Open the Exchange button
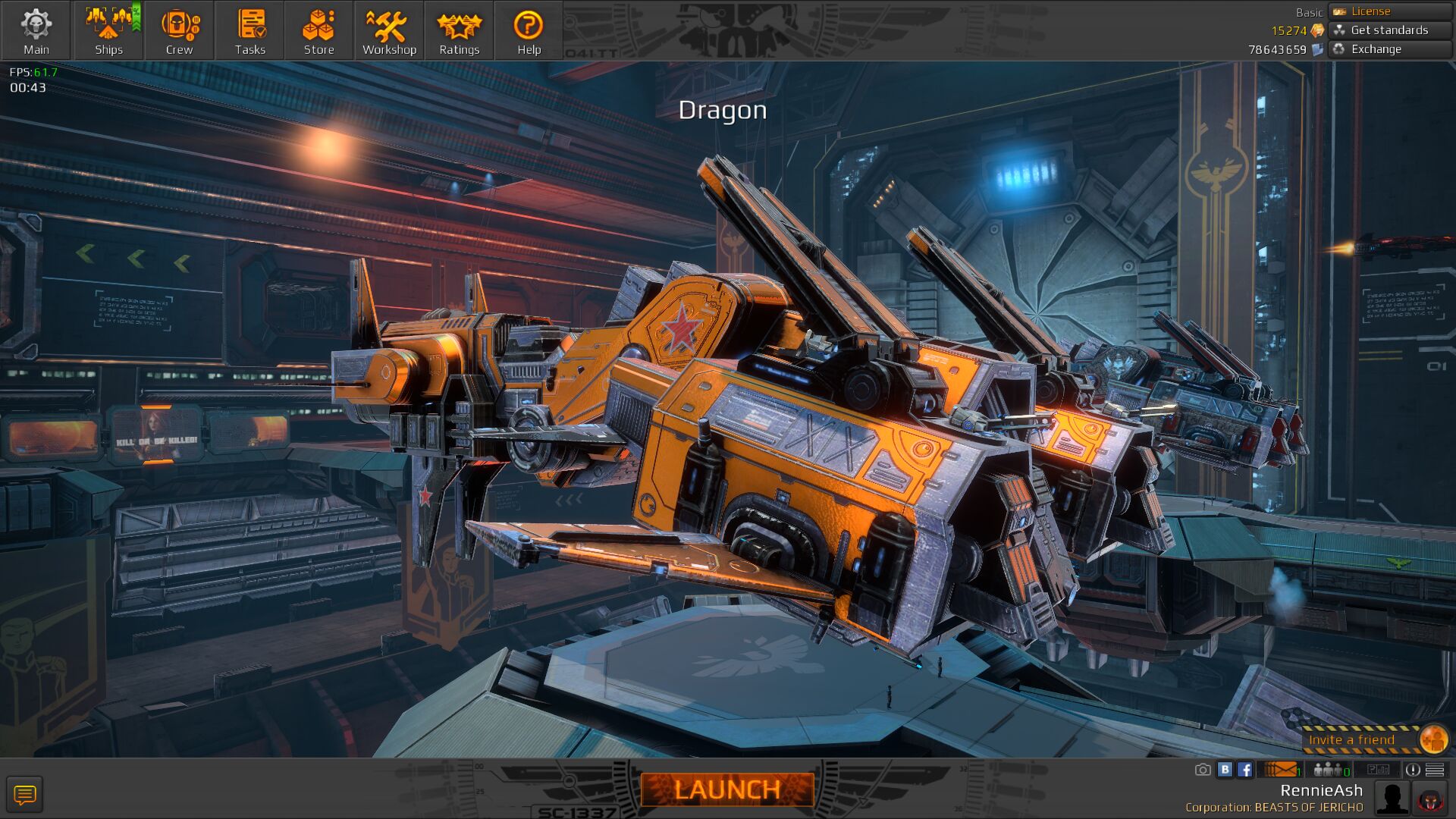The image size is (1456, 819). click(x=1390, y=49)
